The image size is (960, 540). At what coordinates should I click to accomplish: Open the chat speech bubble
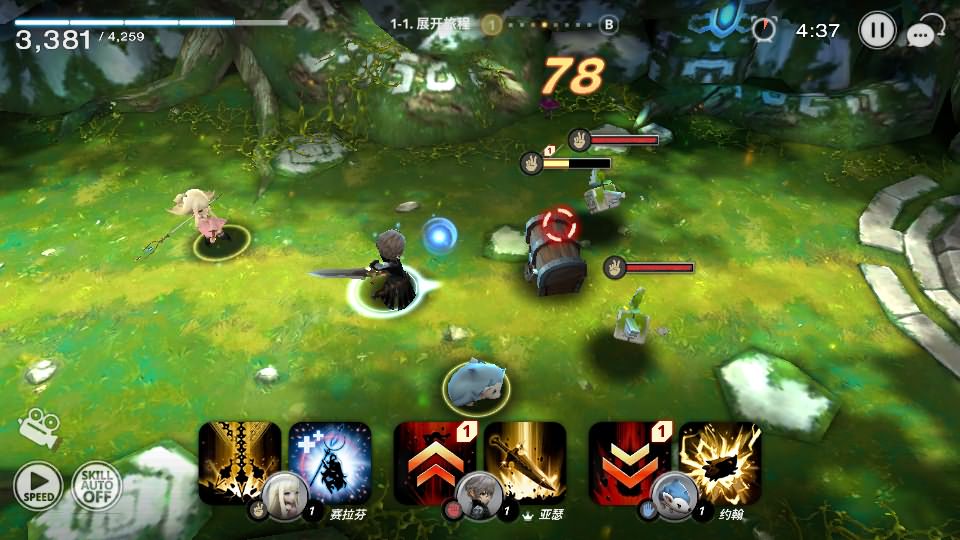(922, 35)
